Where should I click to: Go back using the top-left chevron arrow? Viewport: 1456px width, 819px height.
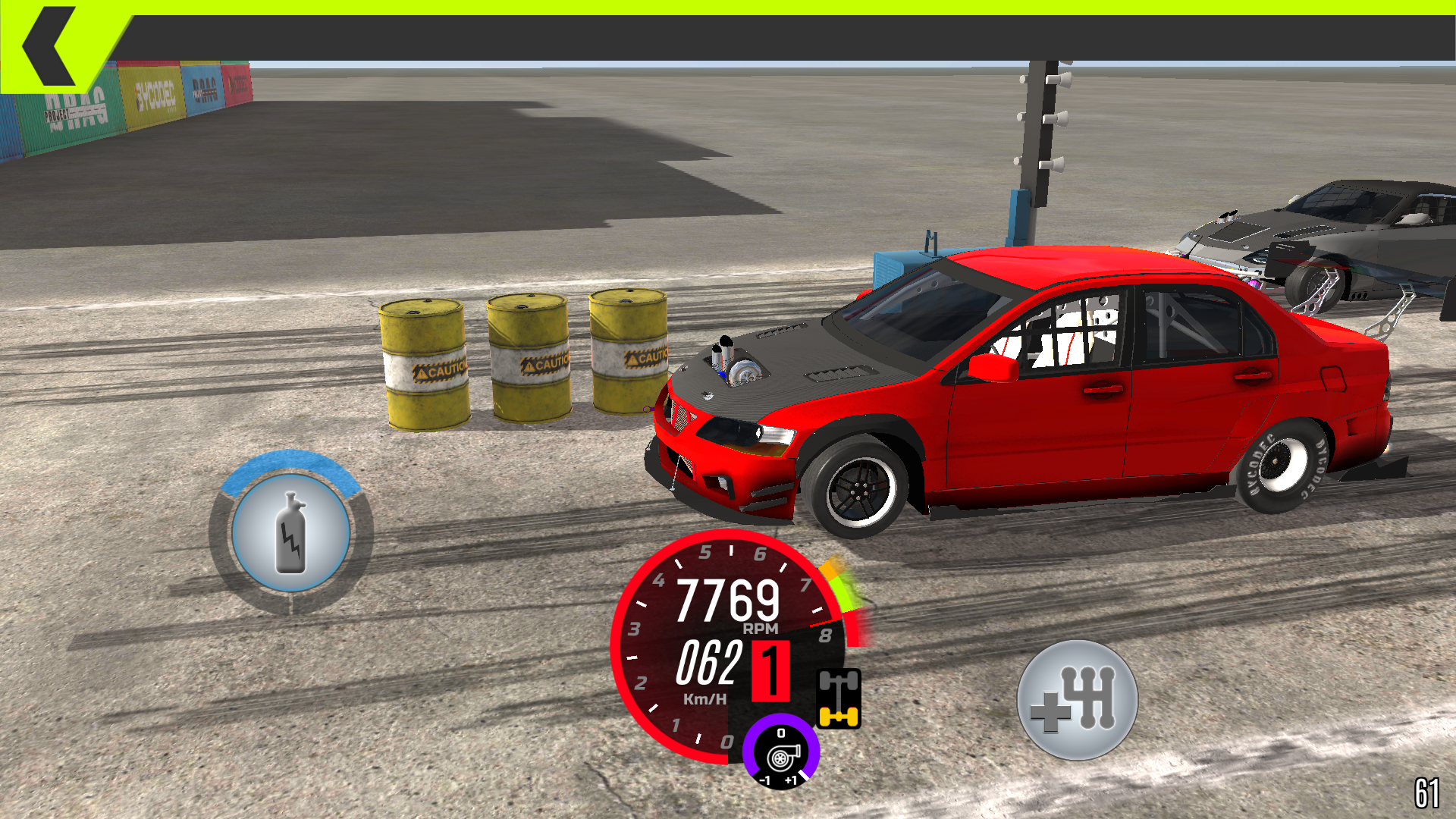tap(50, 45)
